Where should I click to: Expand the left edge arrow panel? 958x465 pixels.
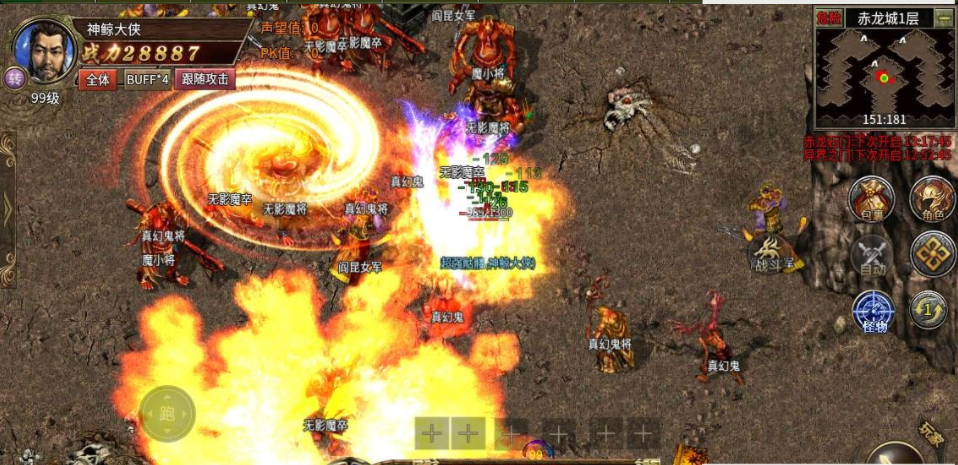click(x=8, y=209)
